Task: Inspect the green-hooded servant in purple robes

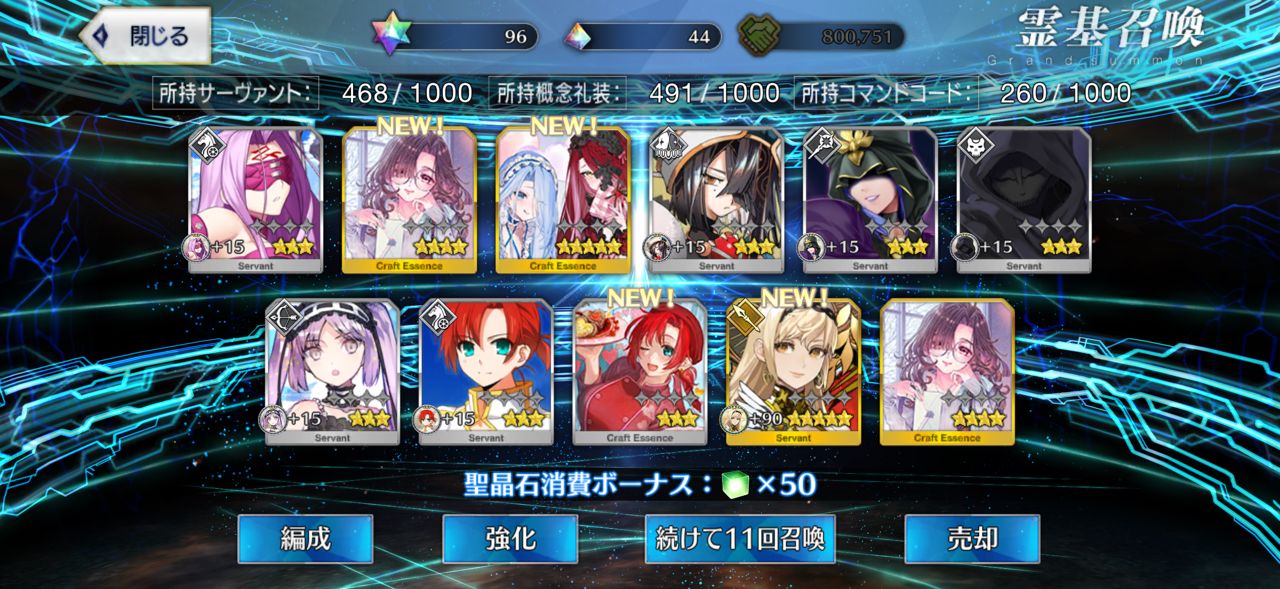Action: [x=871, y=200]
